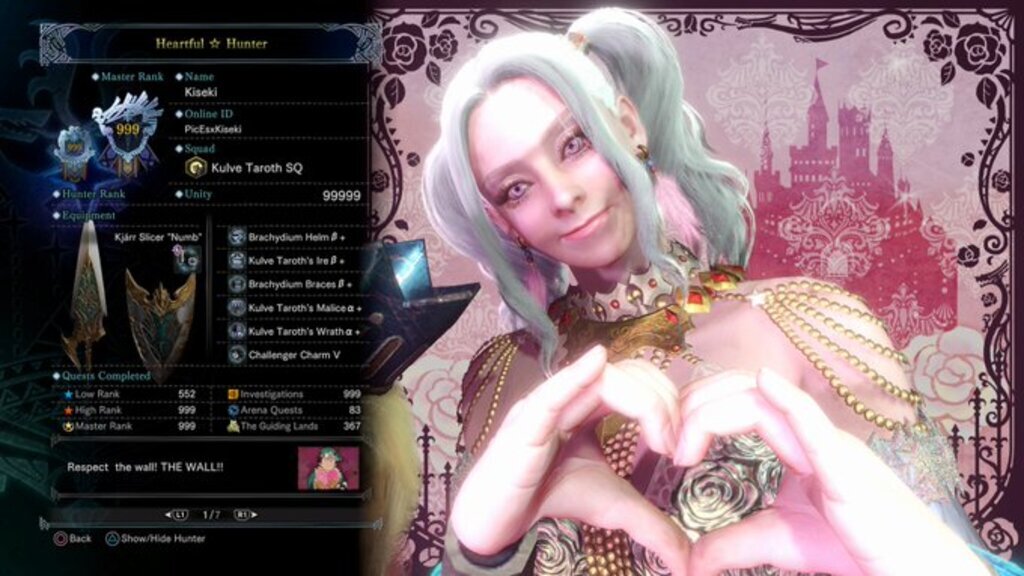The width and height of the screenshot is (1024, 576).
Task: Choose the Brachydium Braces β+ entry
Action: click(293, 284)
